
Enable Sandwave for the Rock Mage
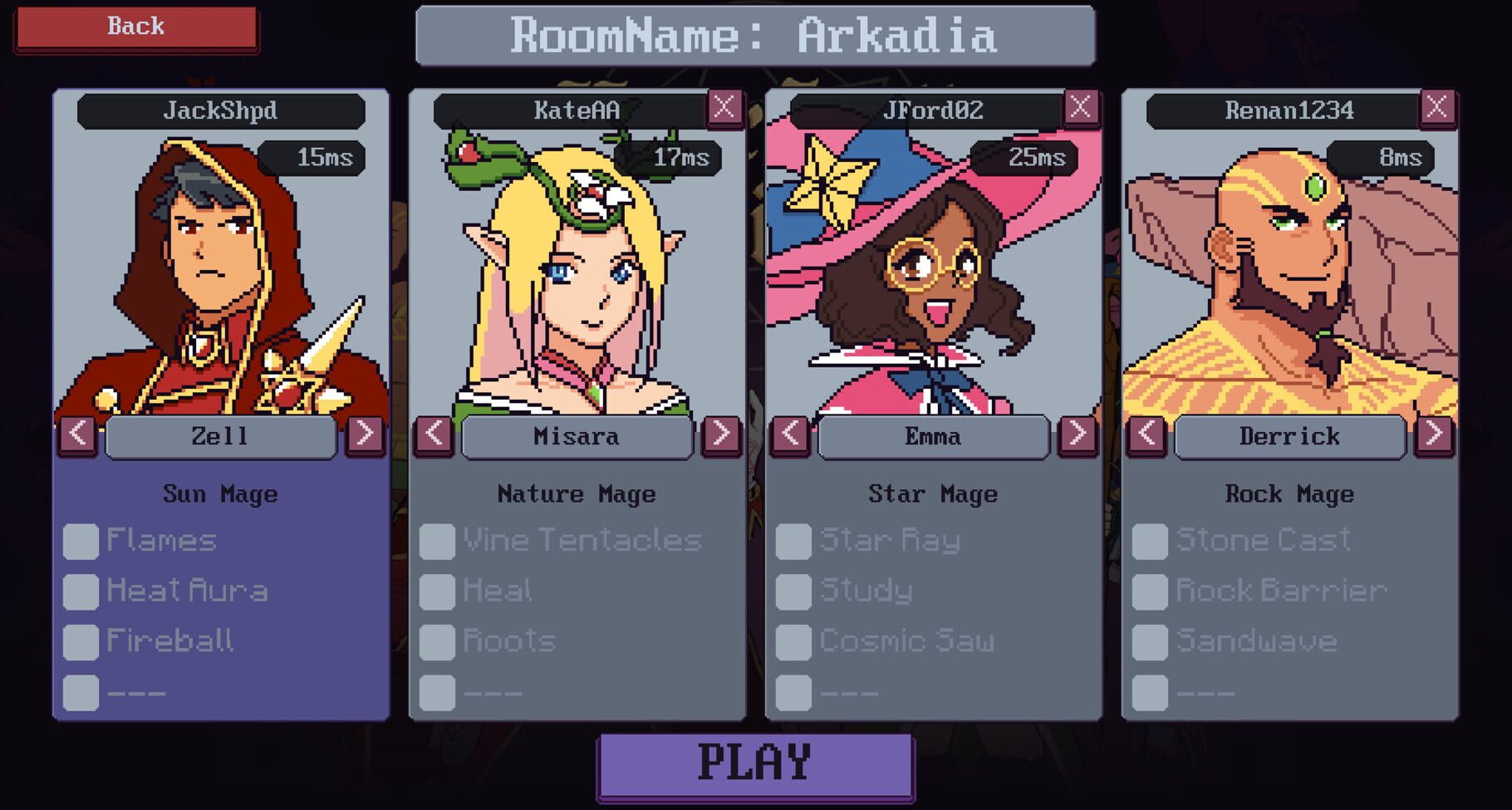coord(1151,641)
